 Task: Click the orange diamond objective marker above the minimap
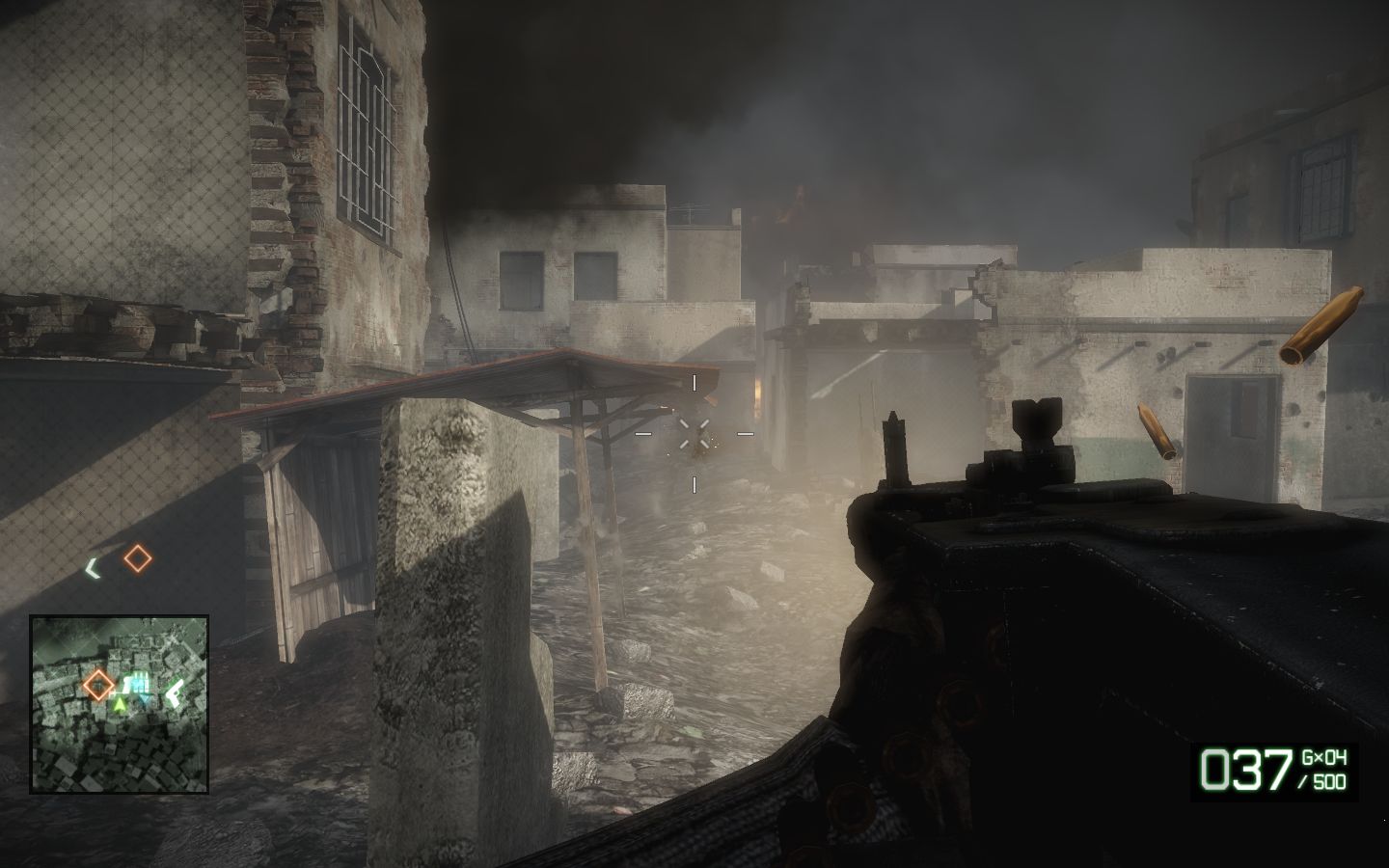[138, 557]
